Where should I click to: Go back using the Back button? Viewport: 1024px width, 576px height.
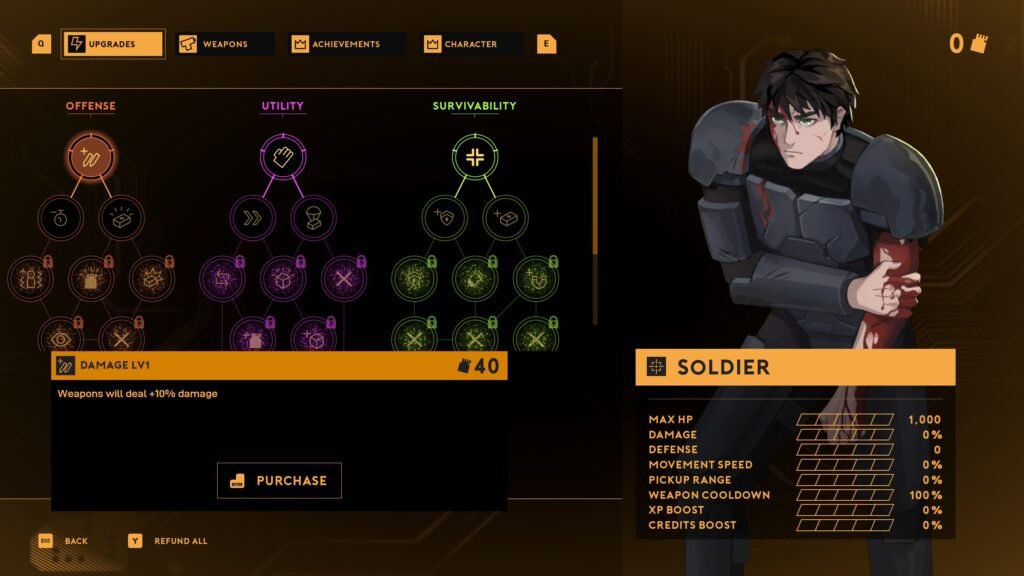76,541
